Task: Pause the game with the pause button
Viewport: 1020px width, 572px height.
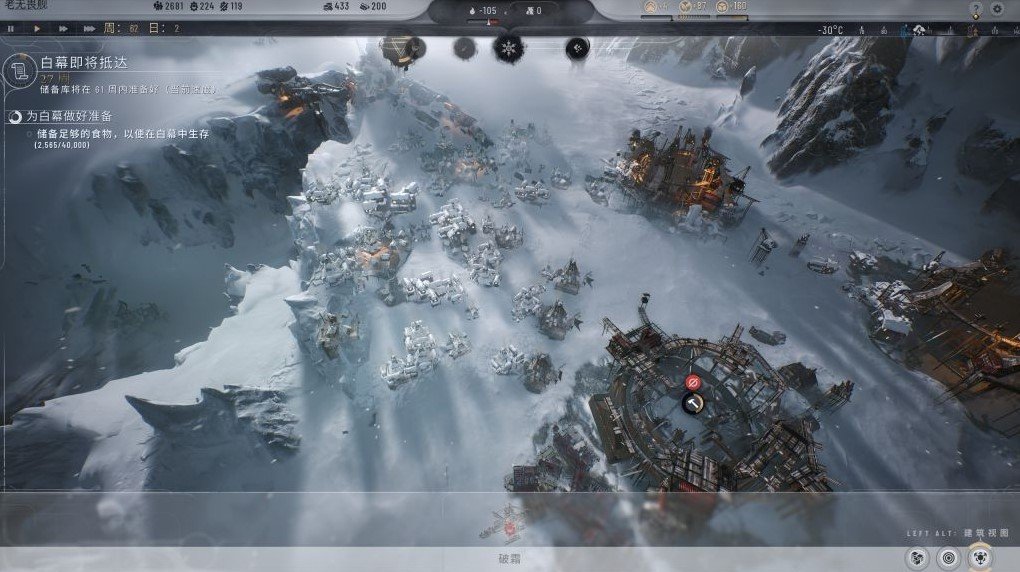Action: tap(11, 29)
